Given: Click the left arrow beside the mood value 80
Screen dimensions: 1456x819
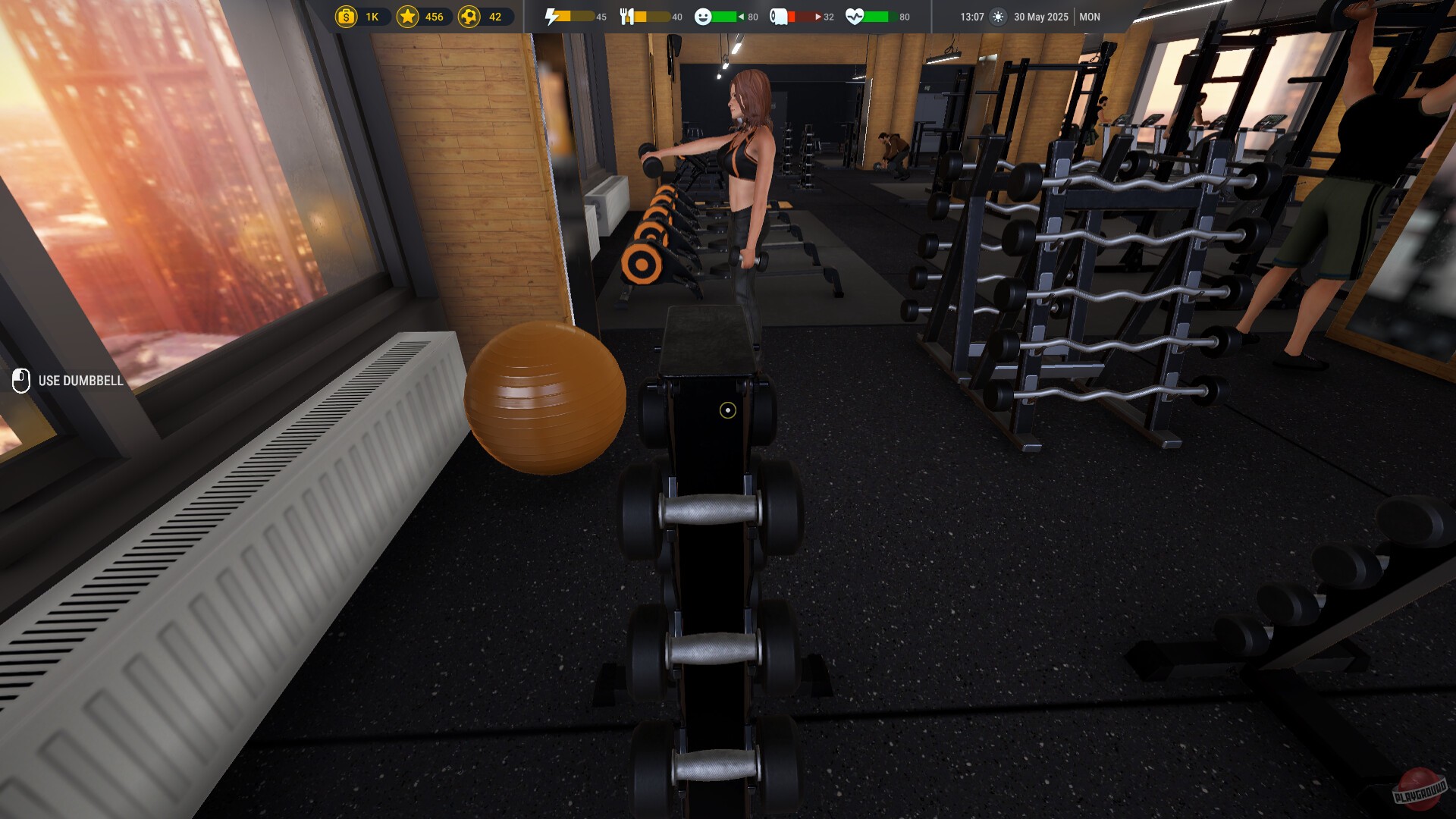Looking at the screenshot, I should pos(741,16).
